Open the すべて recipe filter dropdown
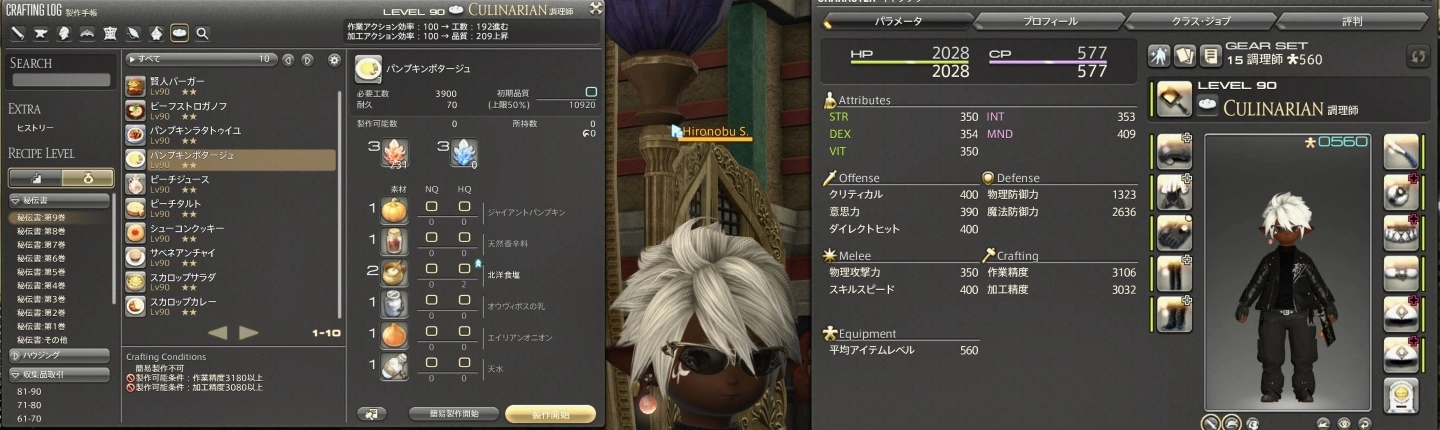This screenshot has width=1440, height=430. coord(199,59)
